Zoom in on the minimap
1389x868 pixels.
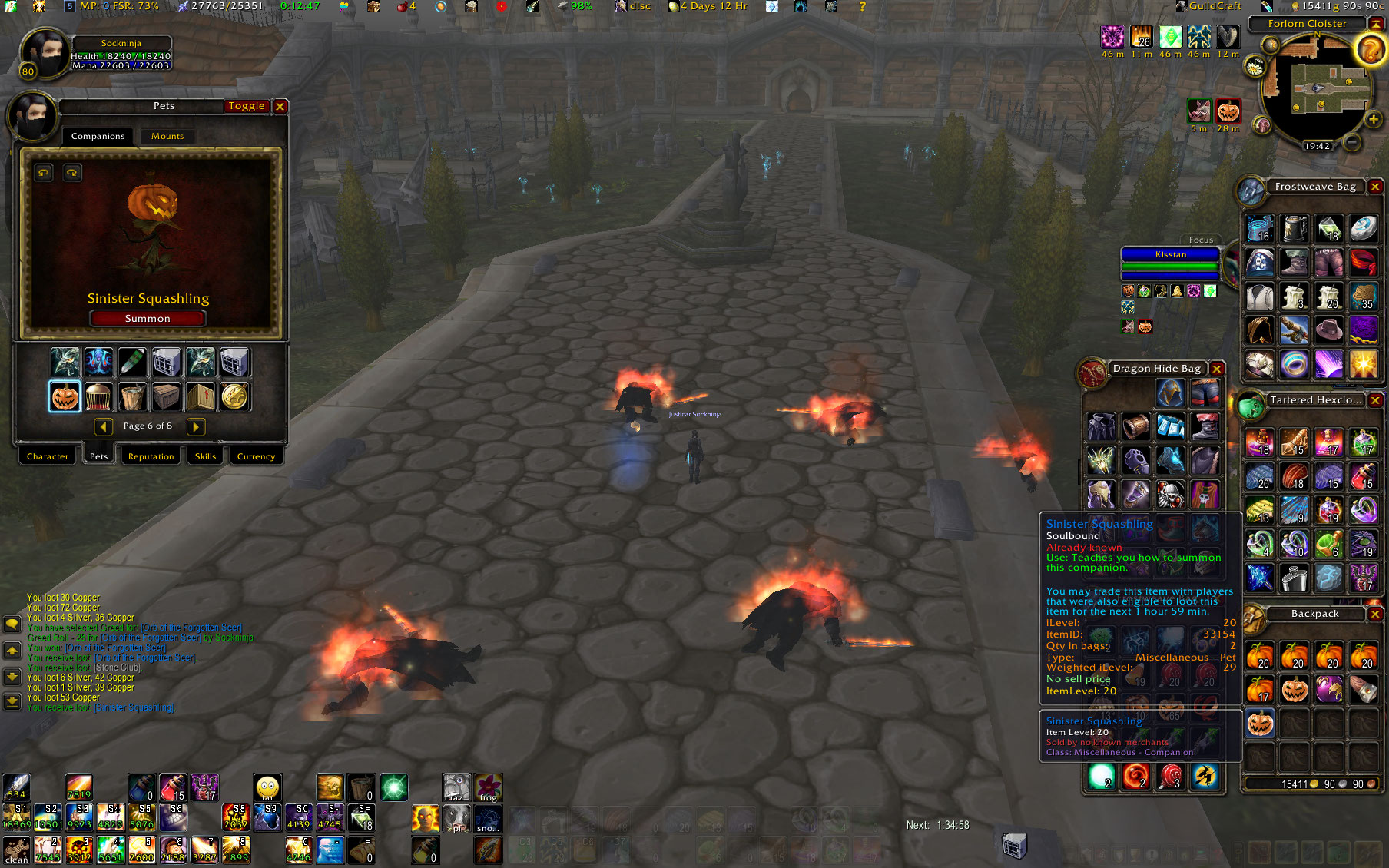(x=1373, y=119)
